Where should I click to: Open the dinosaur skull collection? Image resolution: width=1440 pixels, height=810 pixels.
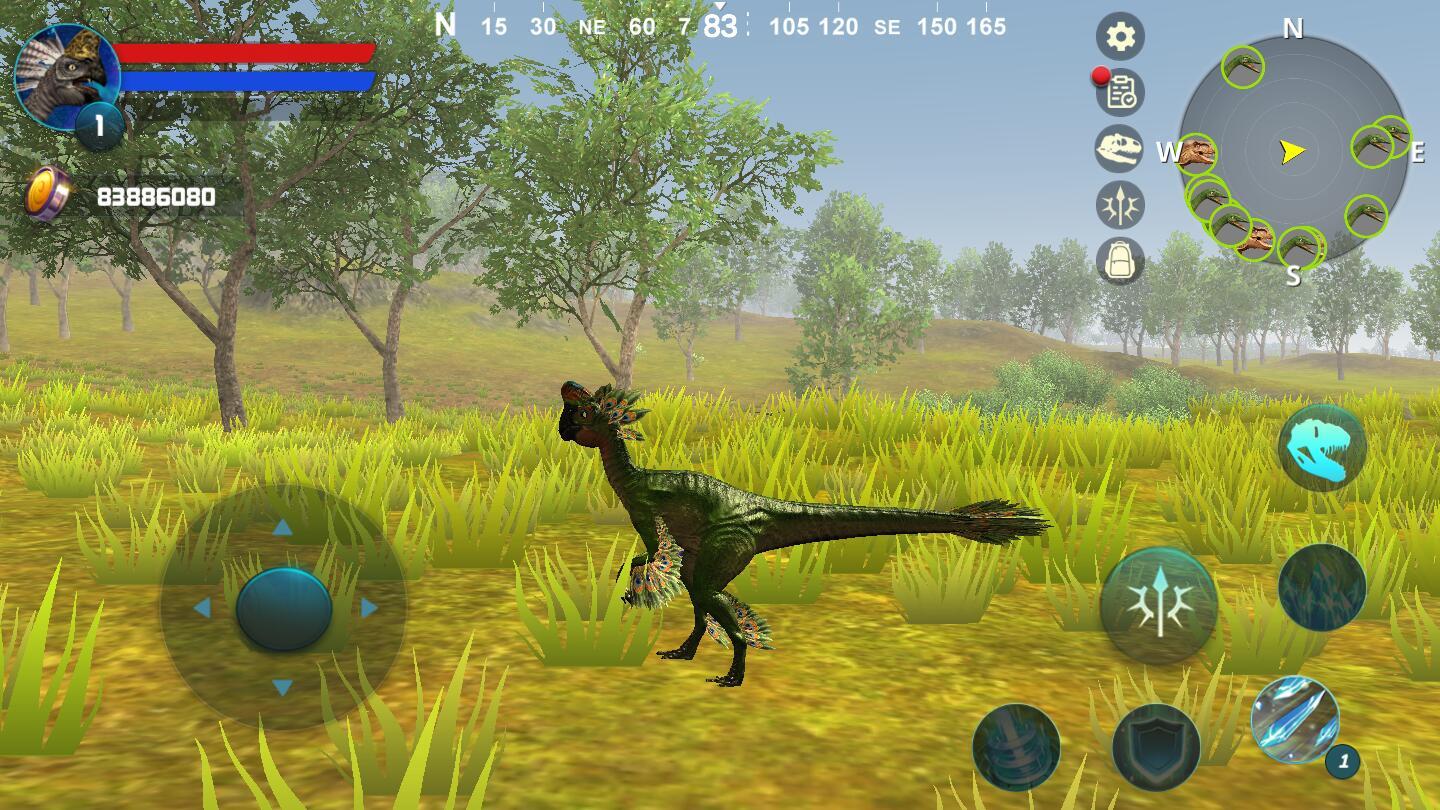(x=1120, y=149)
